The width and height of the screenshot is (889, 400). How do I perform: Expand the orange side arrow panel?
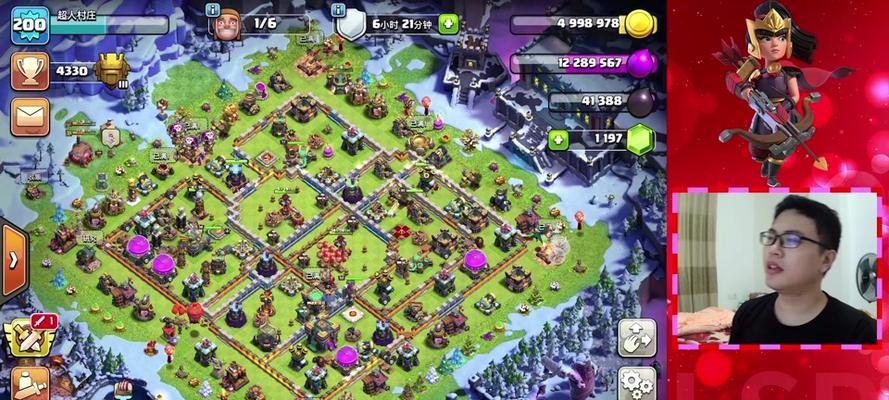coord(13,259)
